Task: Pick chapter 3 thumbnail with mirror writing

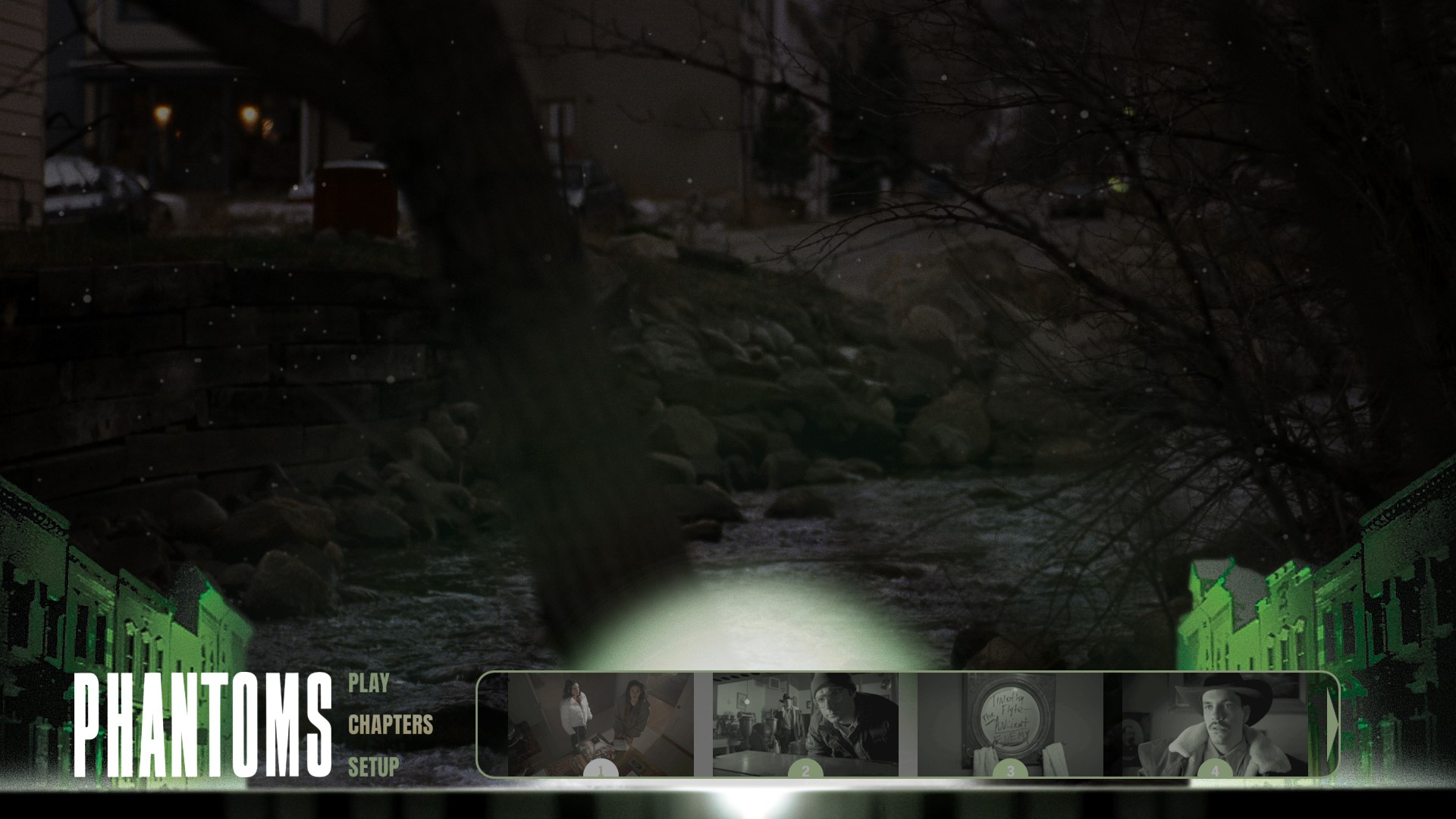Action: point(1010,724)
